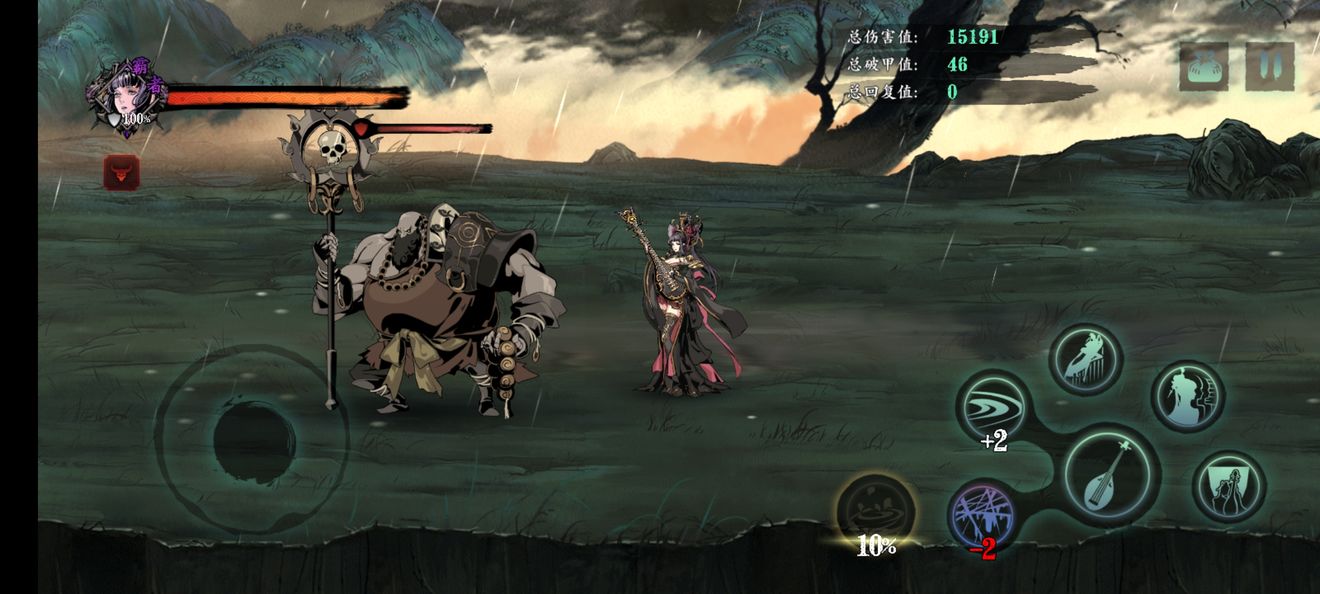Use the afterimage figure skill icon
This screenshot has height=594, width=1320.
coord(1188,396)
